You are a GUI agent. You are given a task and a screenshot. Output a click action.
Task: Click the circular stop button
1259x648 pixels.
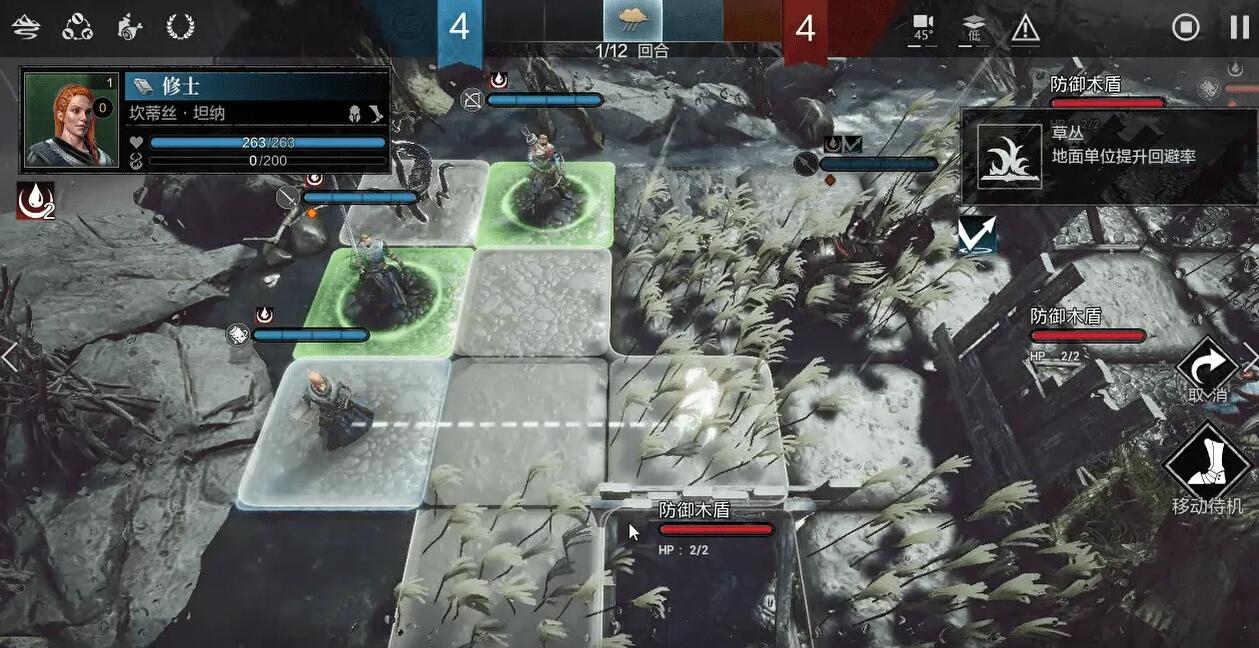click(1186, 27)
